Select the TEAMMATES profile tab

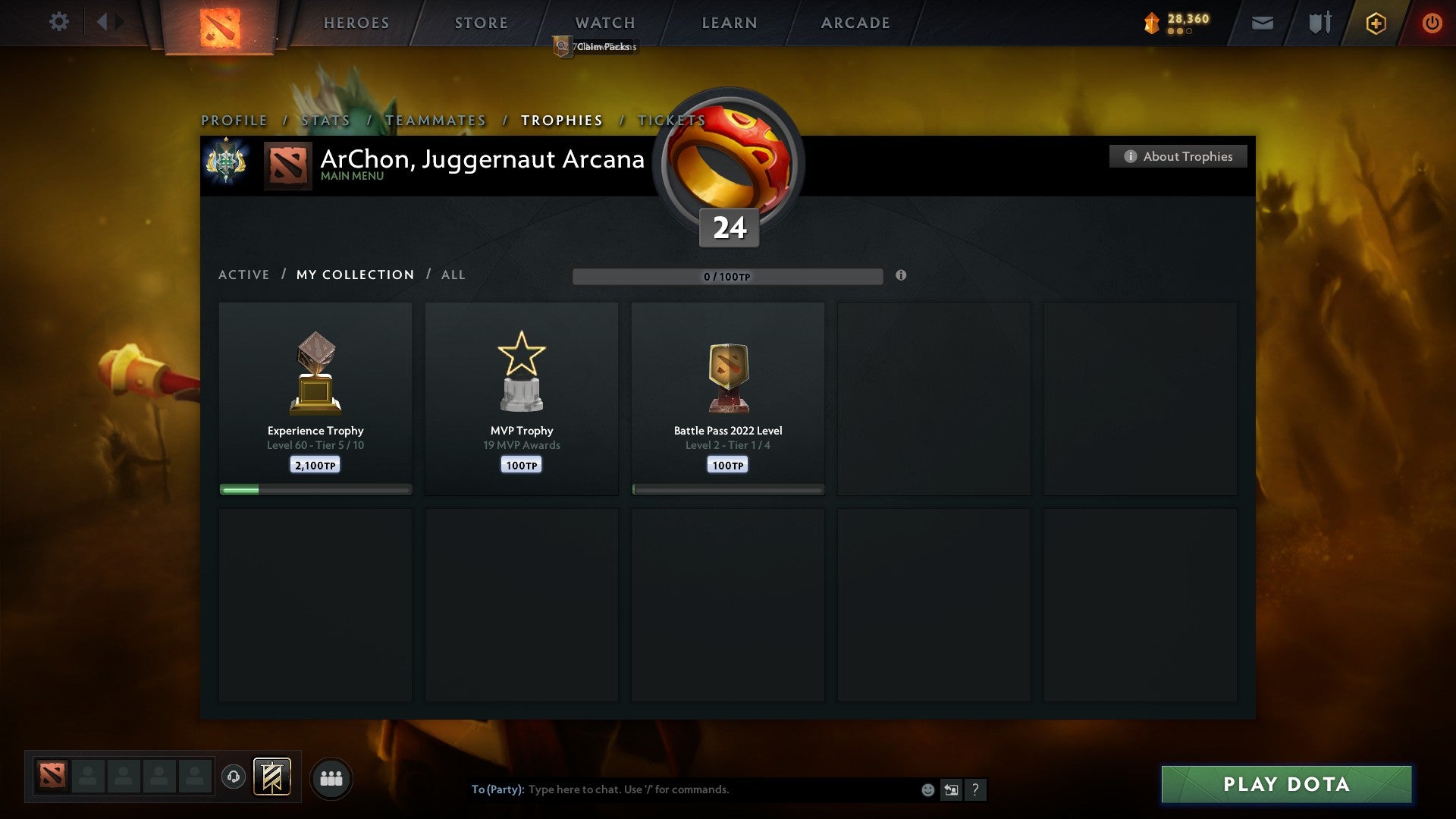436,120
